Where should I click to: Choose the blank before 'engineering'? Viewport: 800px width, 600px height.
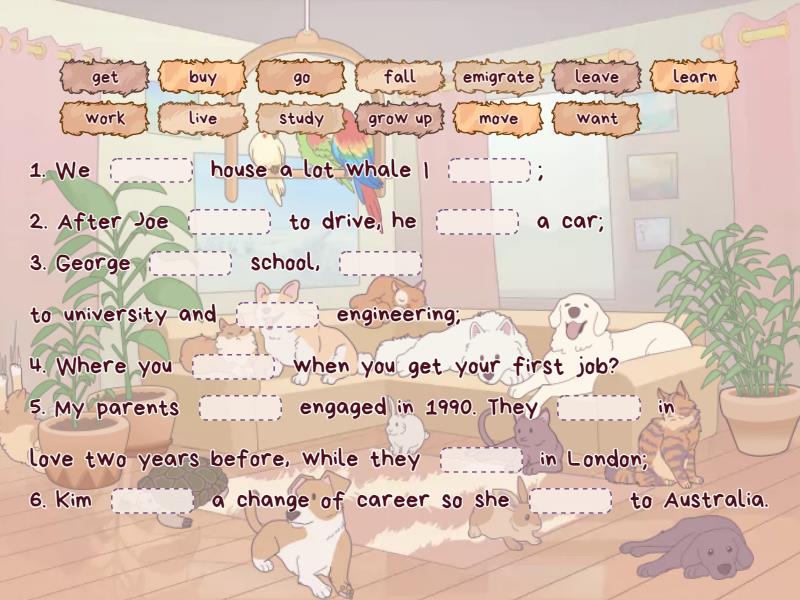[x=277, y=315]
